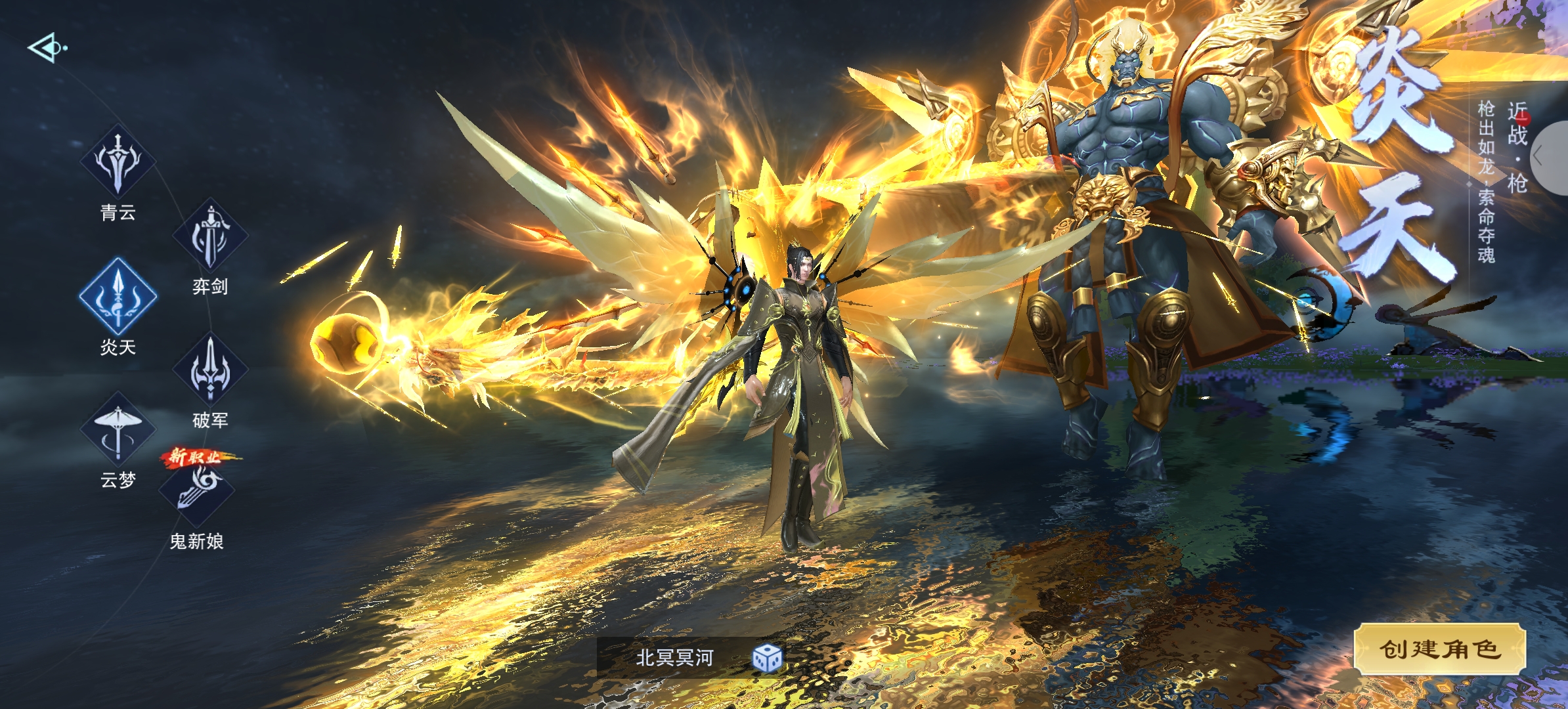Randomize the name with the dice
This screenshot has width=1568, height=709.
(767, 658)
